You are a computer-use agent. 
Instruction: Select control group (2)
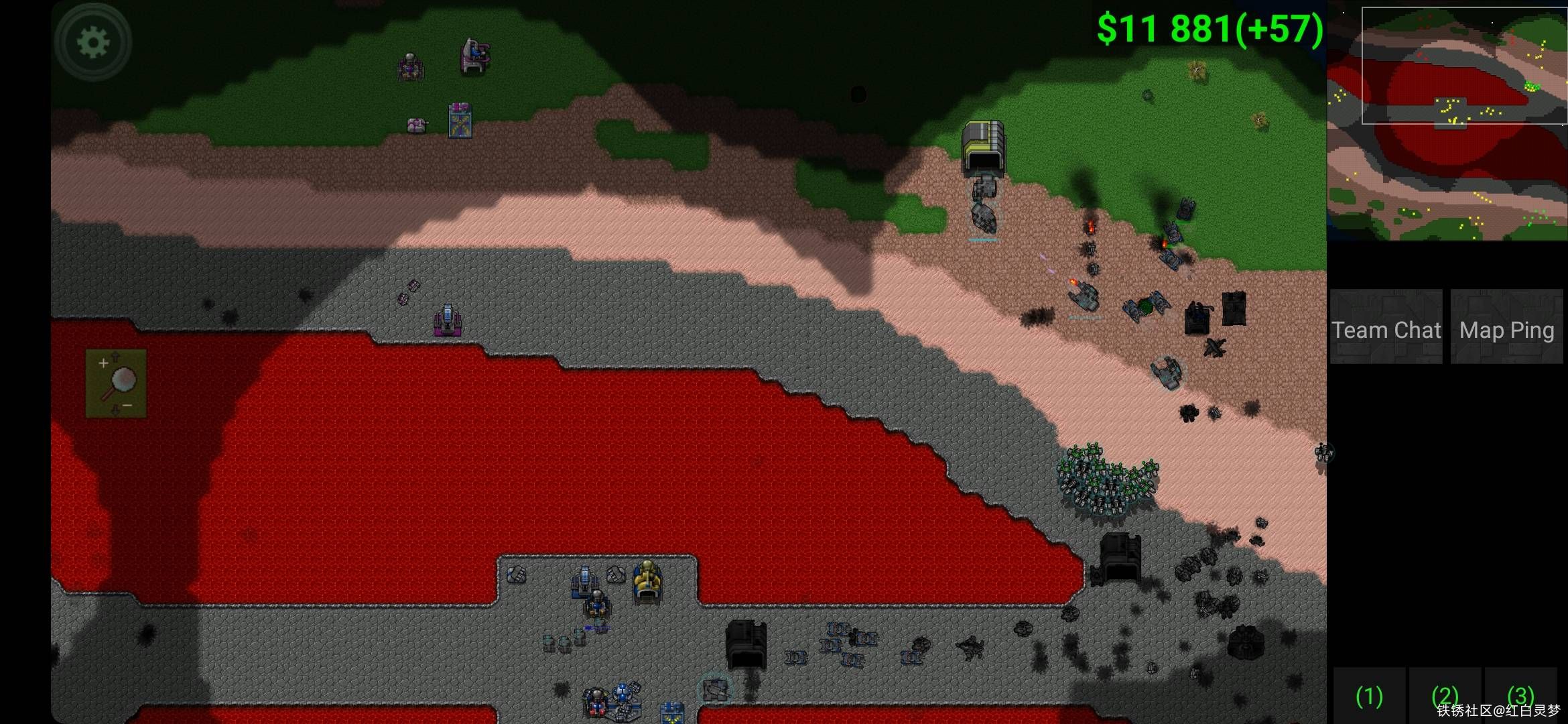pyautogui.click(x=1445, y=696)
